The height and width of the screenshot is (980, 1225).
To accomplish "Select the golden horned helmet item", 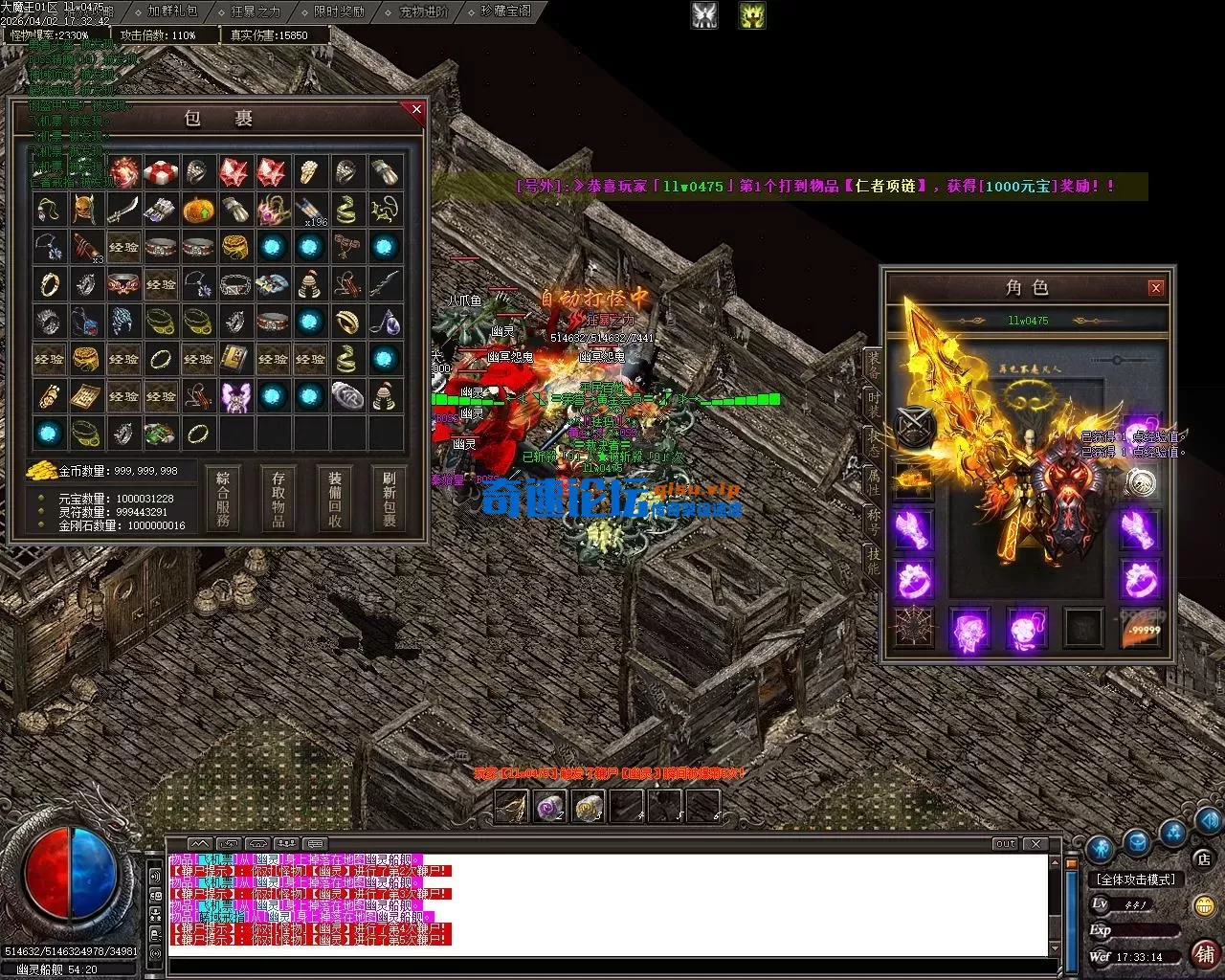I will point(85,210).
